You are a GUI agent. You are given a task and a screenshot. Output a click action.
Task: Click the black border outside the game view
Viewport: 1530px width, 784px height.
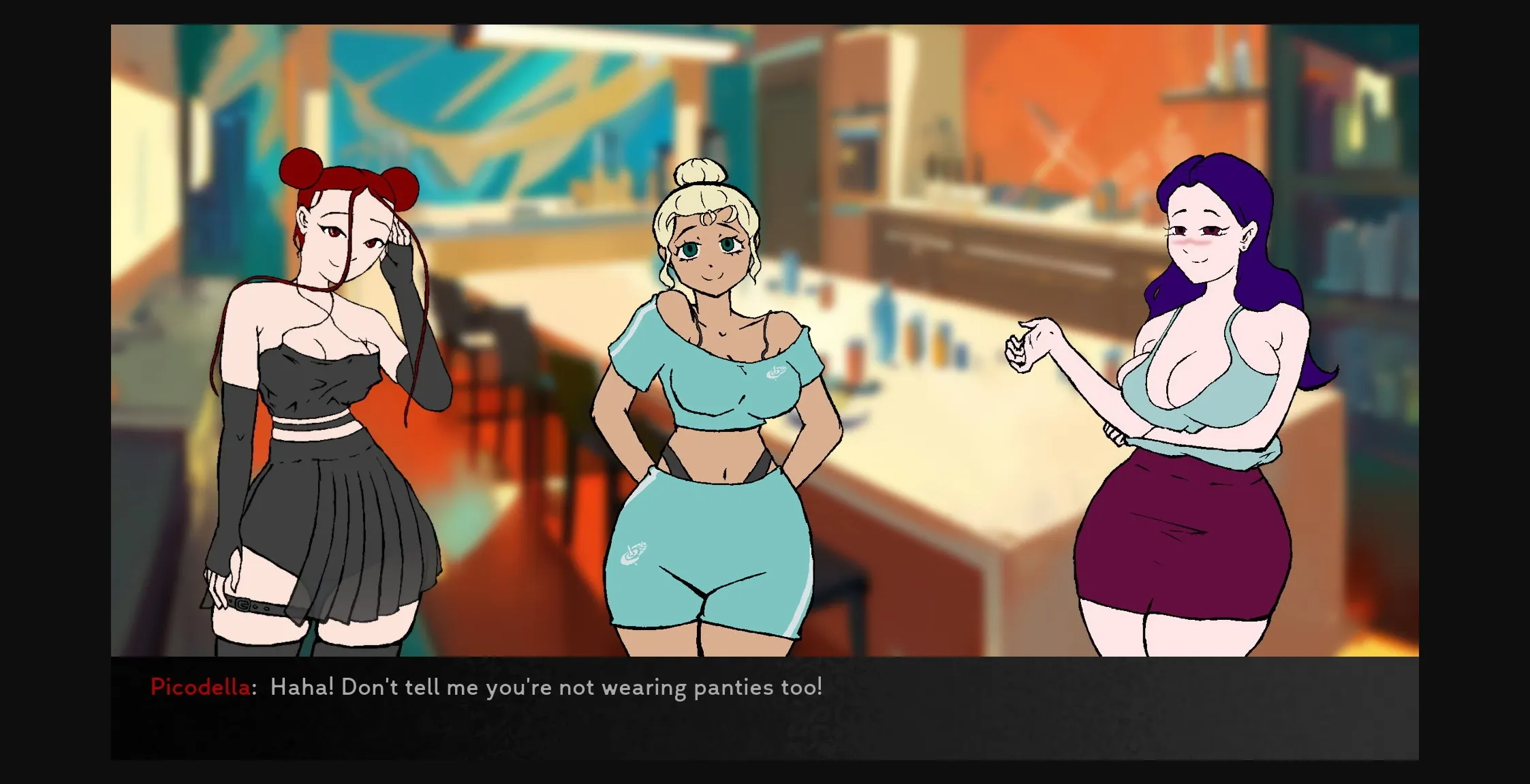[54, 392]
